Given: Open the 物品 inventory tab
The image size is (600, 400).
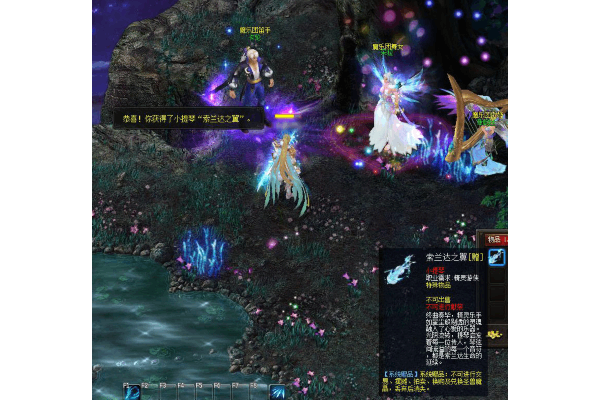Looking at the screenshot, I should [x=494, y=239].
